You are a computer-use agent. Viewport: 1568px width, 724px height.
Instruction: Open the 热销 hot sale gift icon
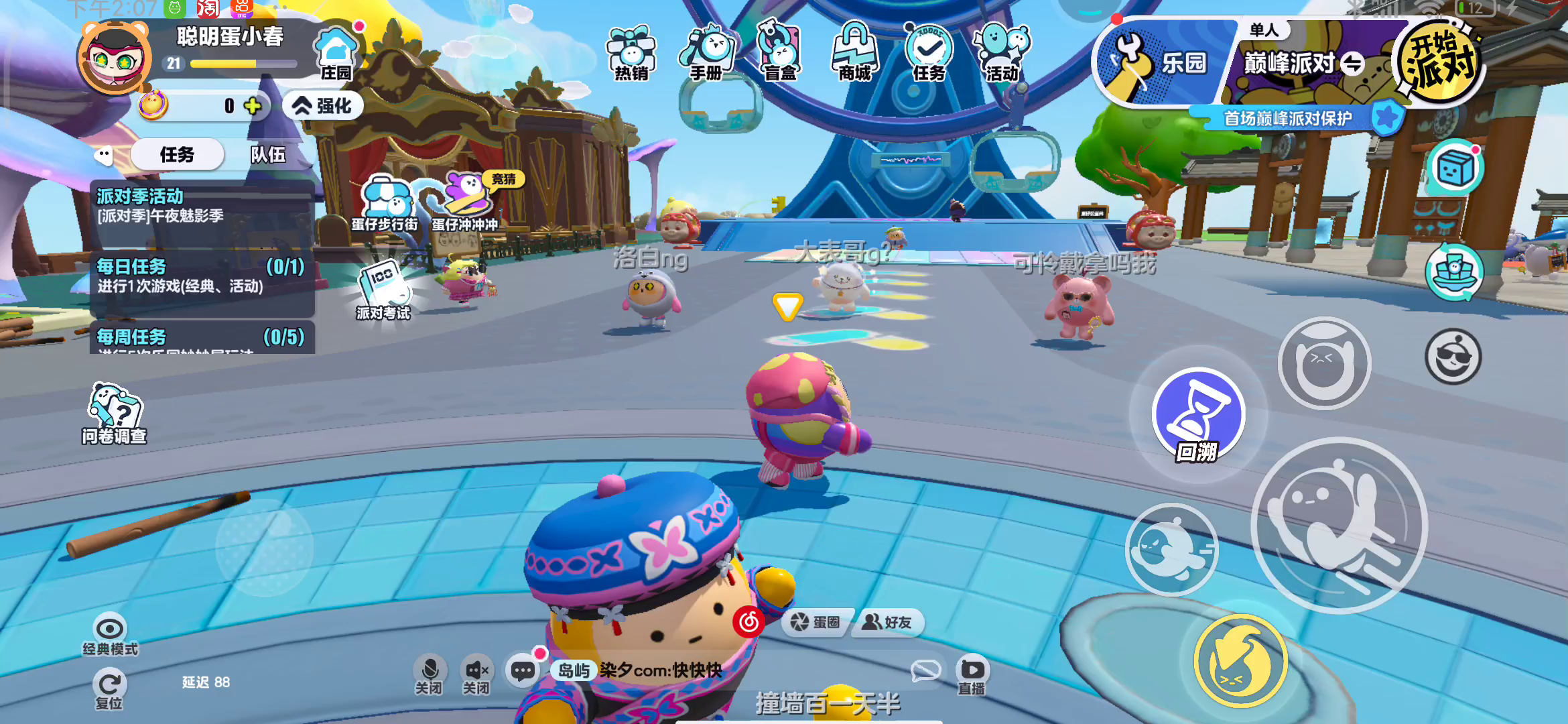click(x=631, y=54)
